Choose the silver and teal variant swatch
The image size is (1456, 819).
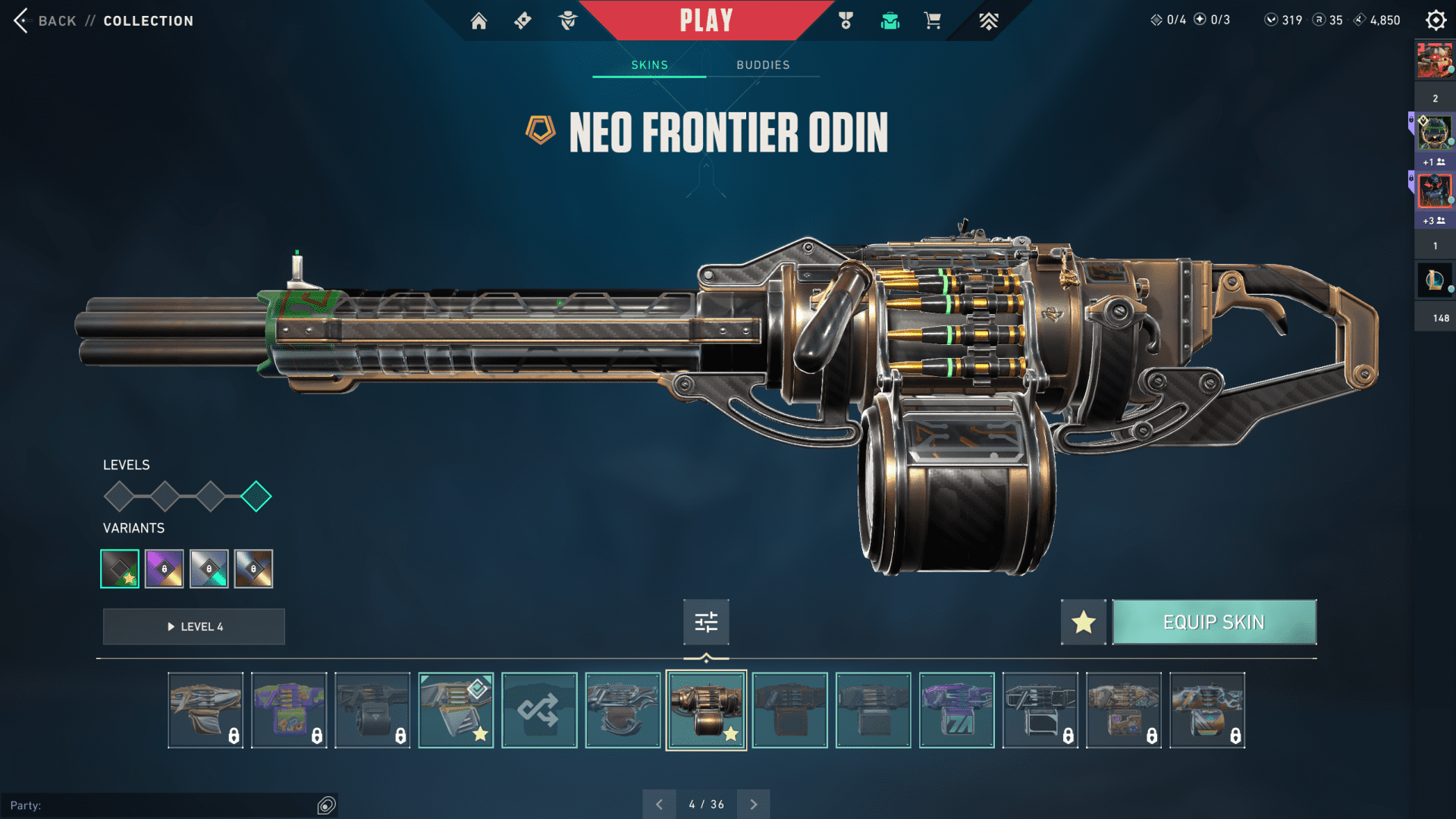point(209,569)
